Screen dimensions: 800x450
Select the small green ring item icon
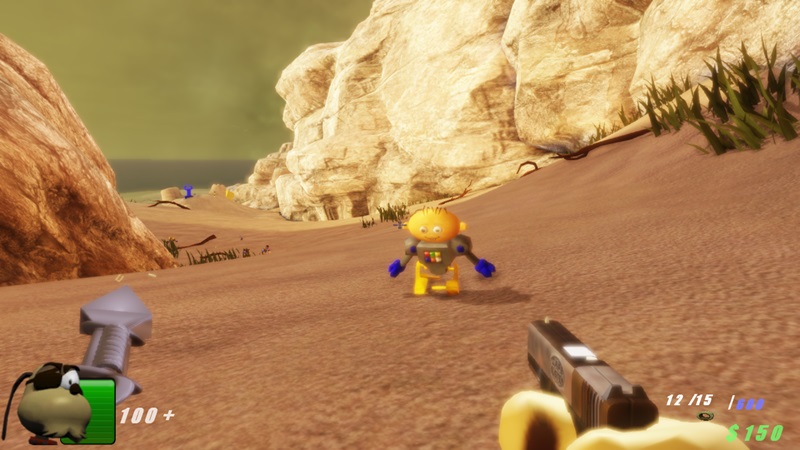point(706,416)
